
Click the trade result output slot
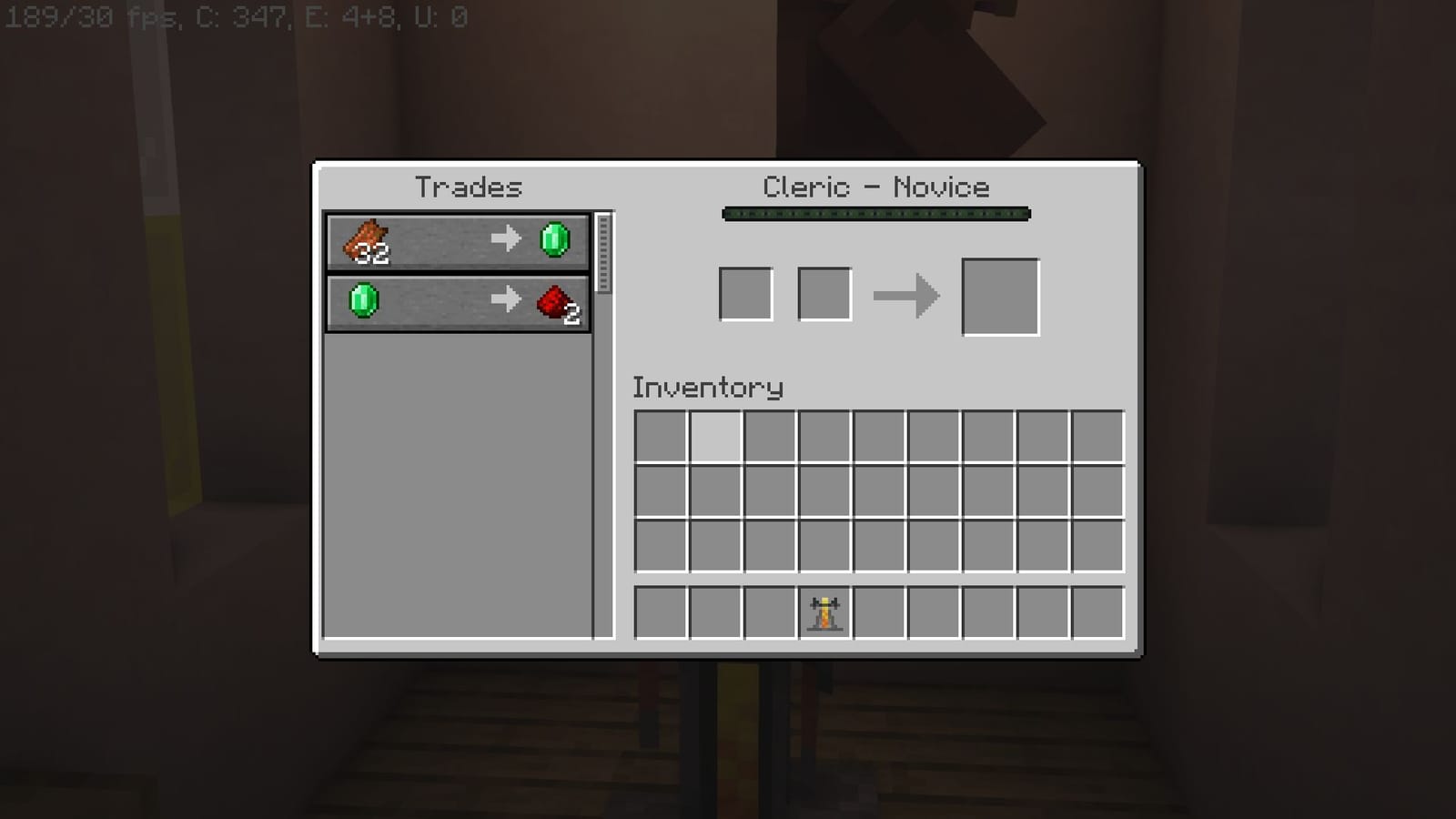point(1000,296)
